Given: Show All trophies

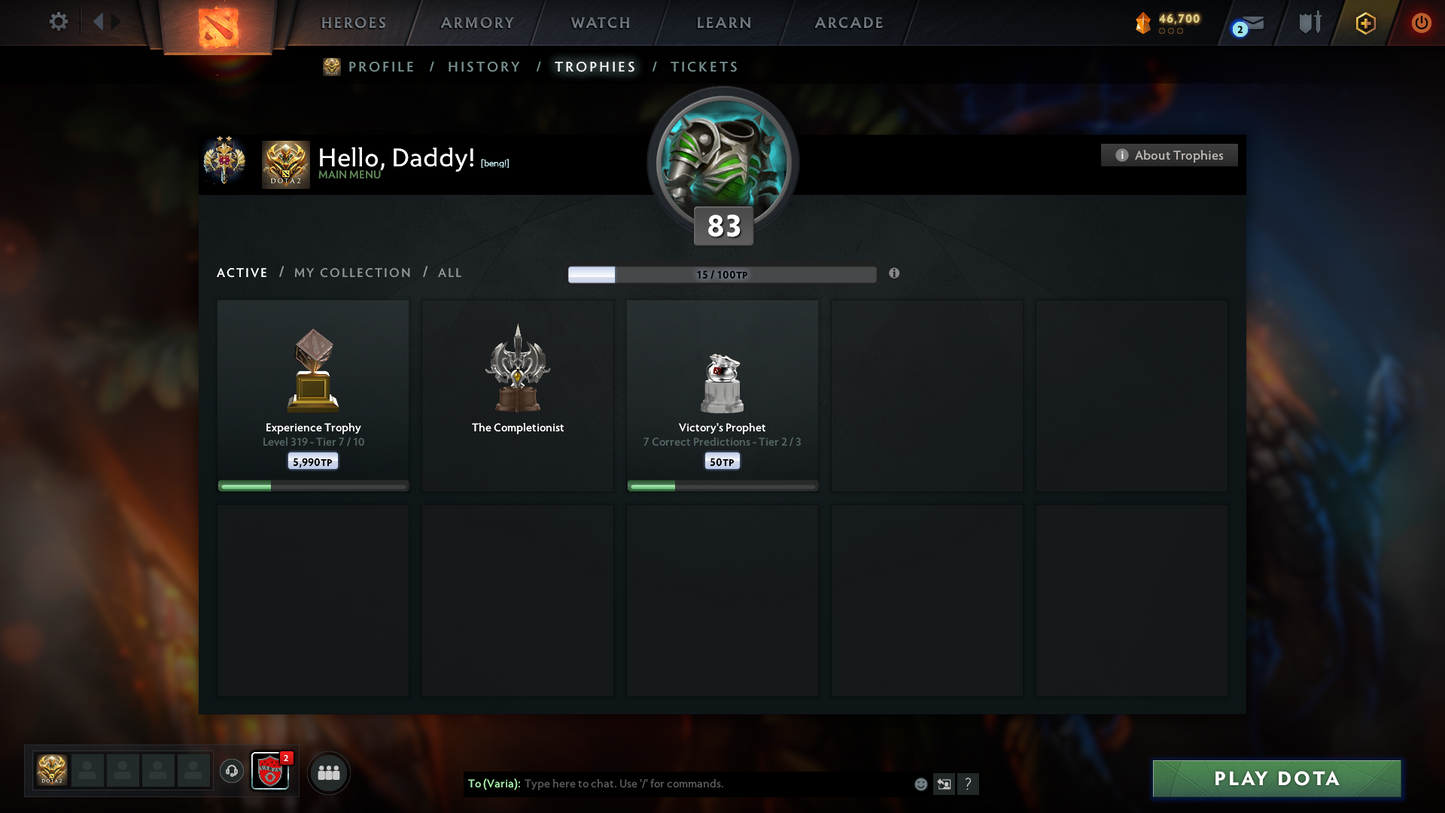Looking at the screenshot, I should pyautogui.click(x=450, y=273).
